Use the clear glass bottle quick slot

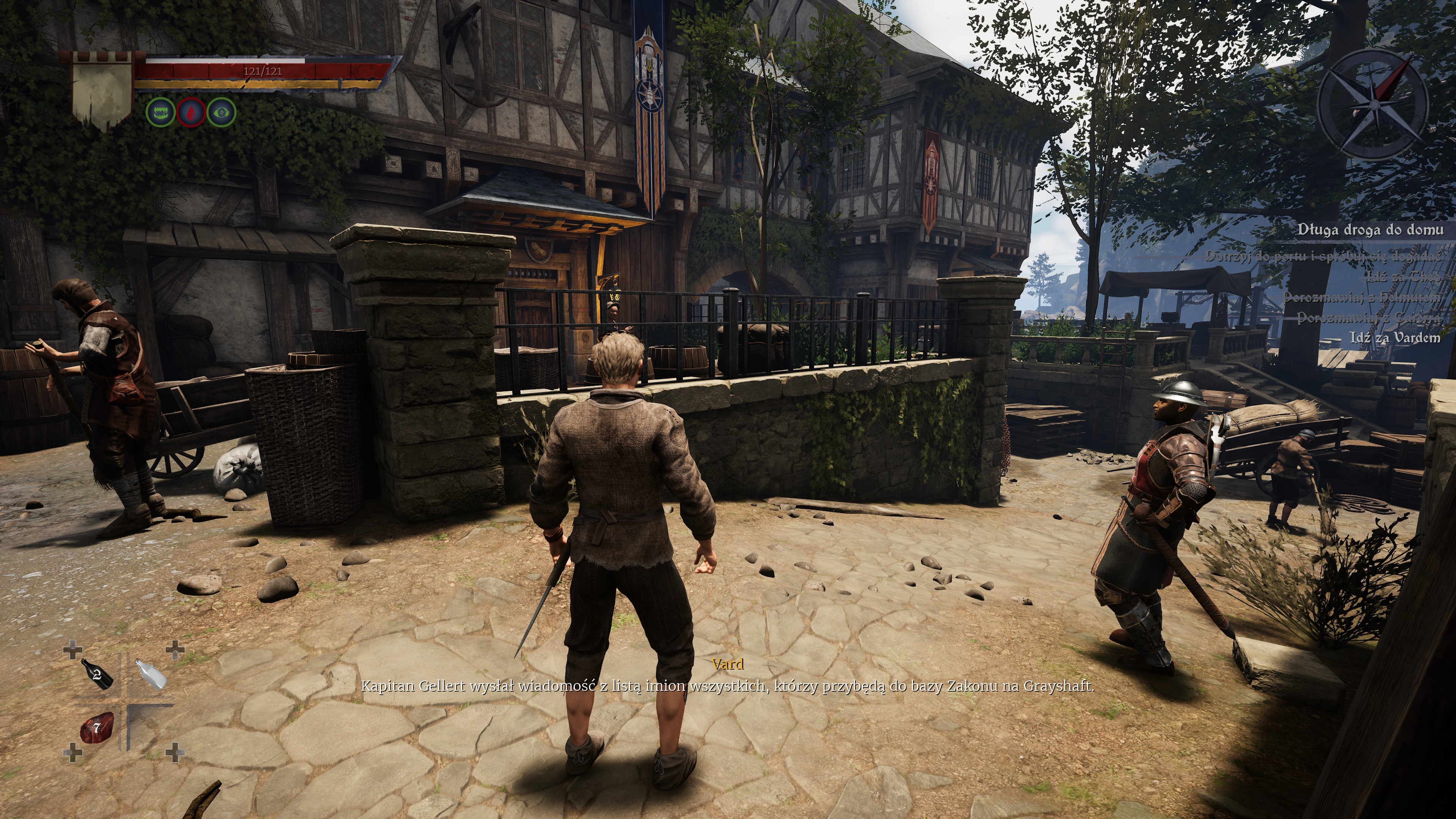(152, 674)
